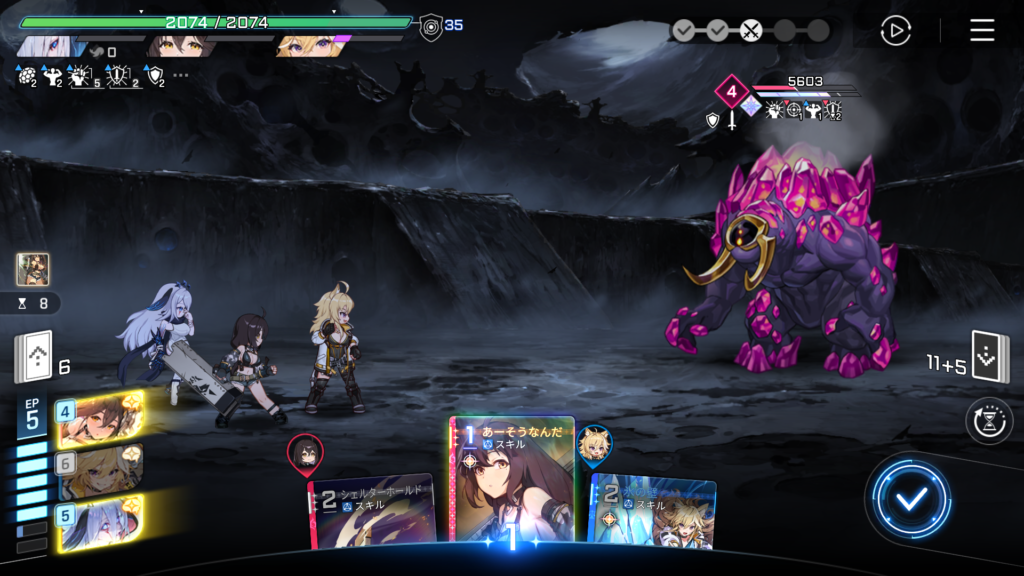Tap the blonde character marker above the cards
Viewport: 1024px width, 576px height.
pyautogui.click(x=594, y=446)
